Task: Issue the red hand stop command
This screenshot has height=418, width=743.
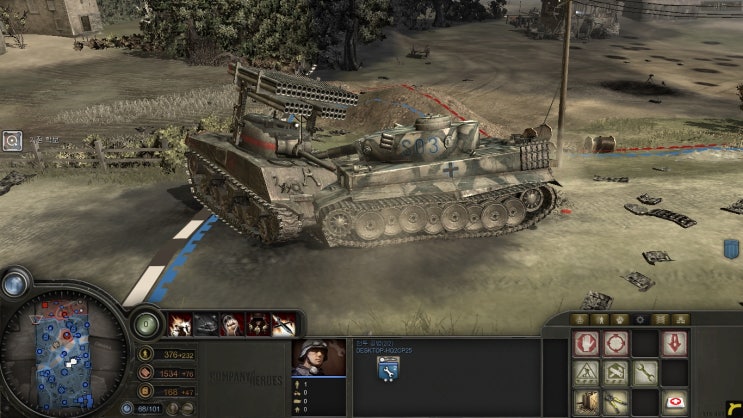Action: tap(586, 344)
